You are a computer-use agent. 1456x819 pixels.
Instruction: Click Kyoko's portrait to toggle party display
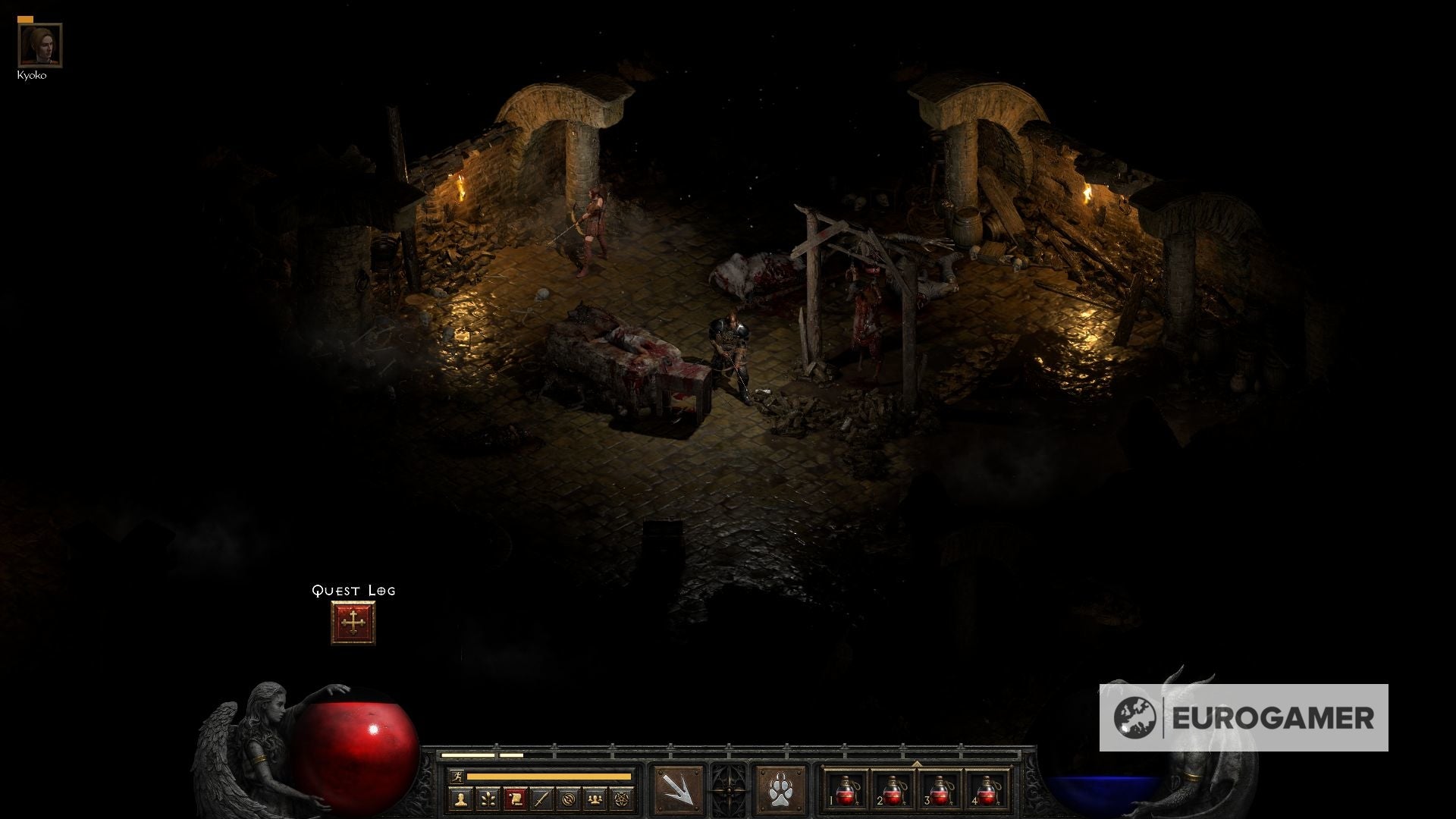click(39, 44)
